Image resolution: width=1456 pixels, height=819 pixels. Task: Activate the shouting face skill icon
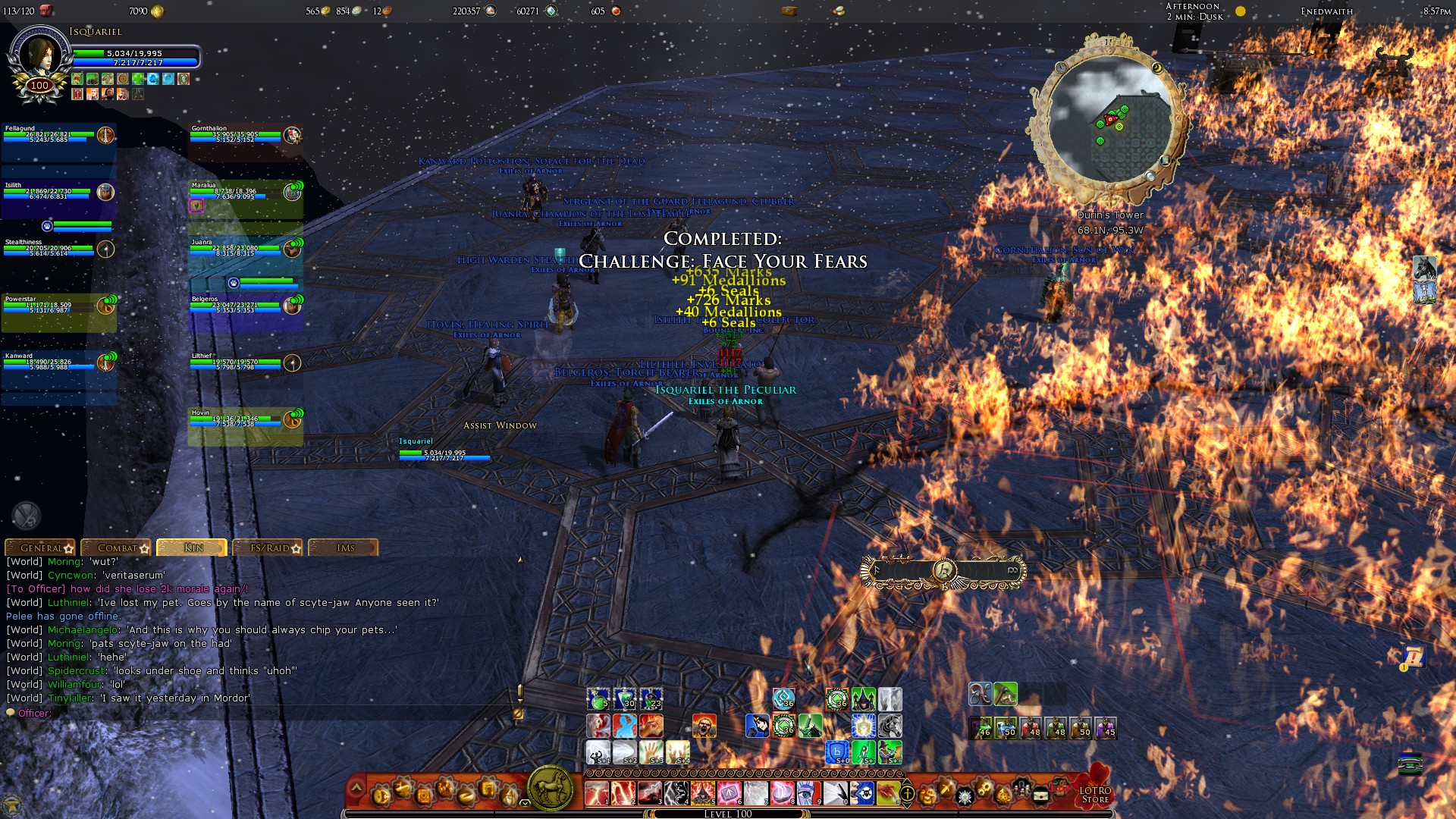point(704,726)
